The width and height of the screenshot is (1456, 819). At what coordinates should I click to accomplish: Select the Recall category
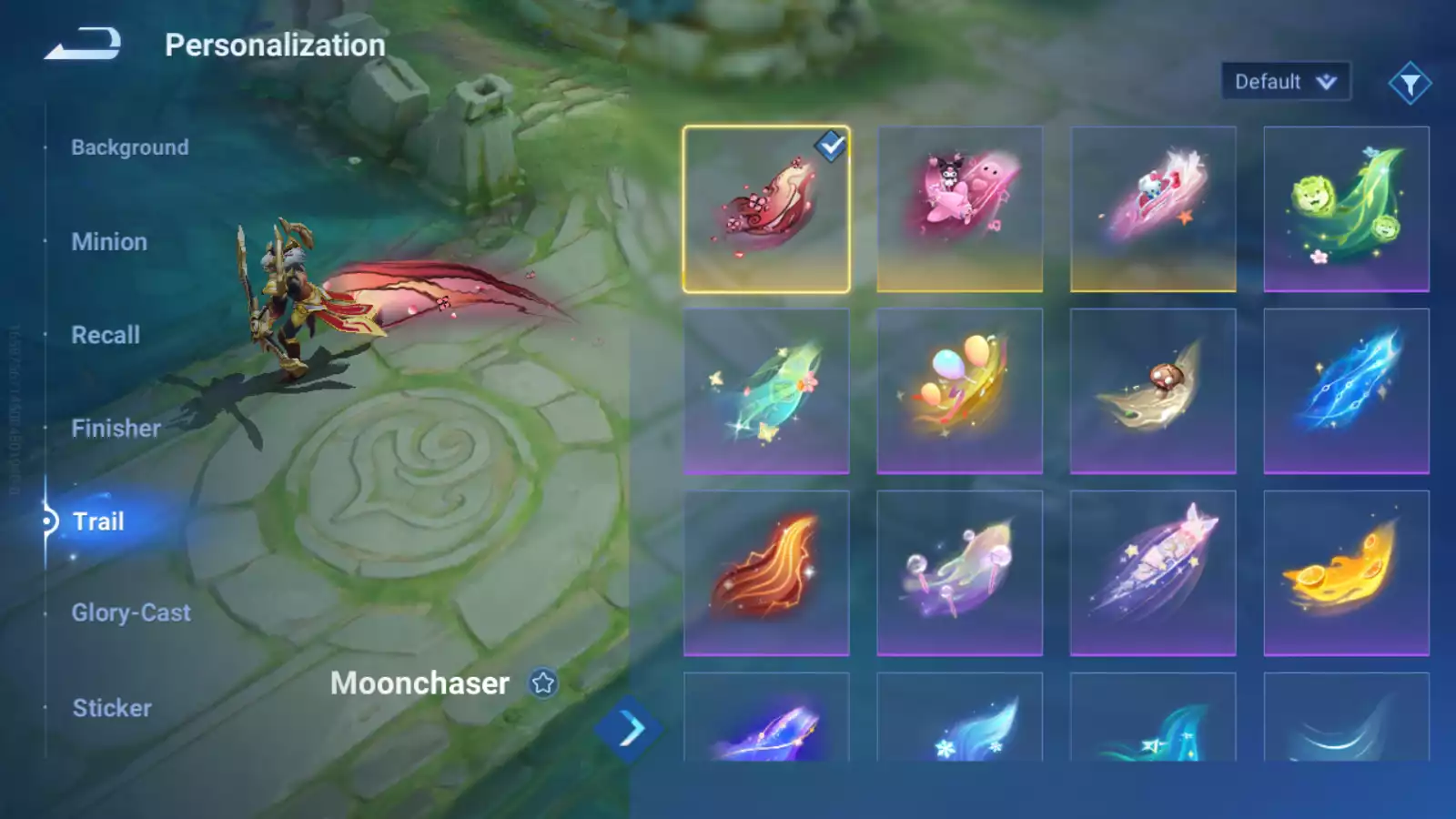106,335
